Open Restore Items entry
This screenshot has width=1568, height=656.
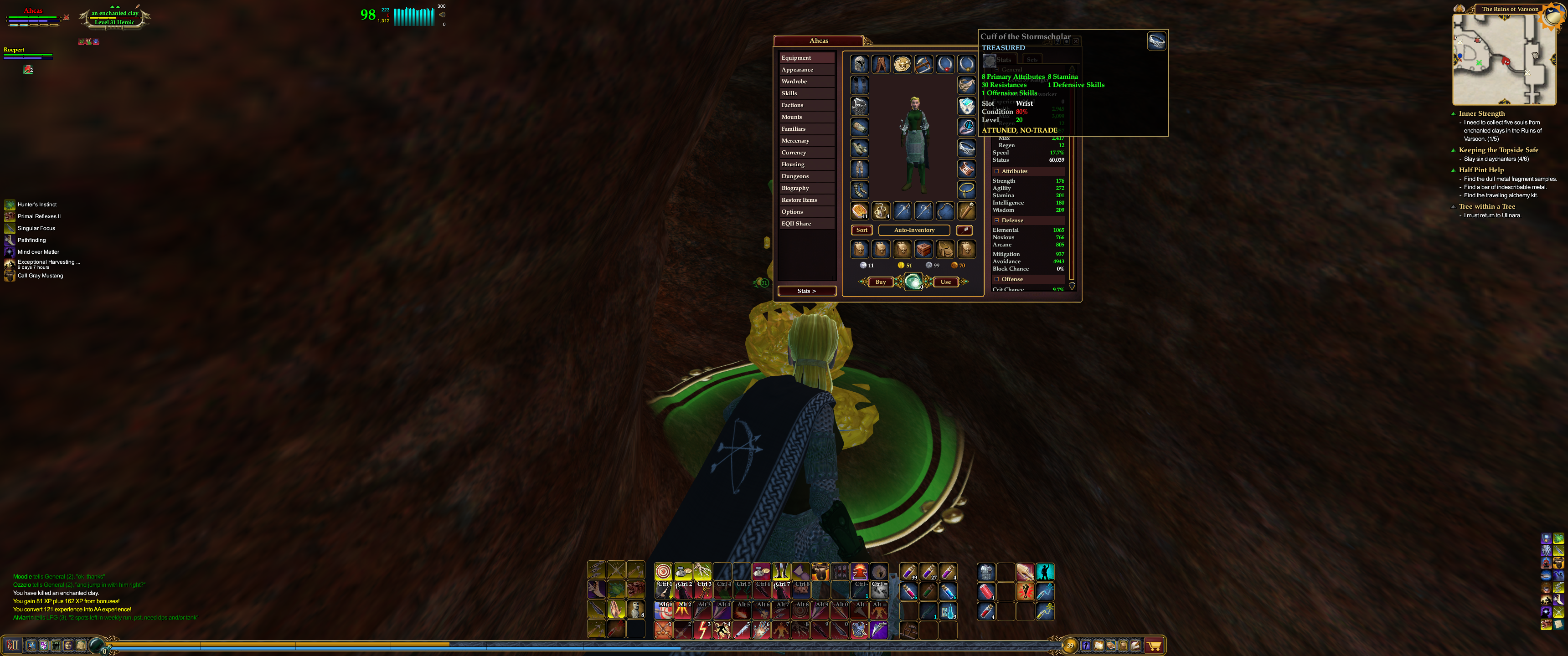799,200
